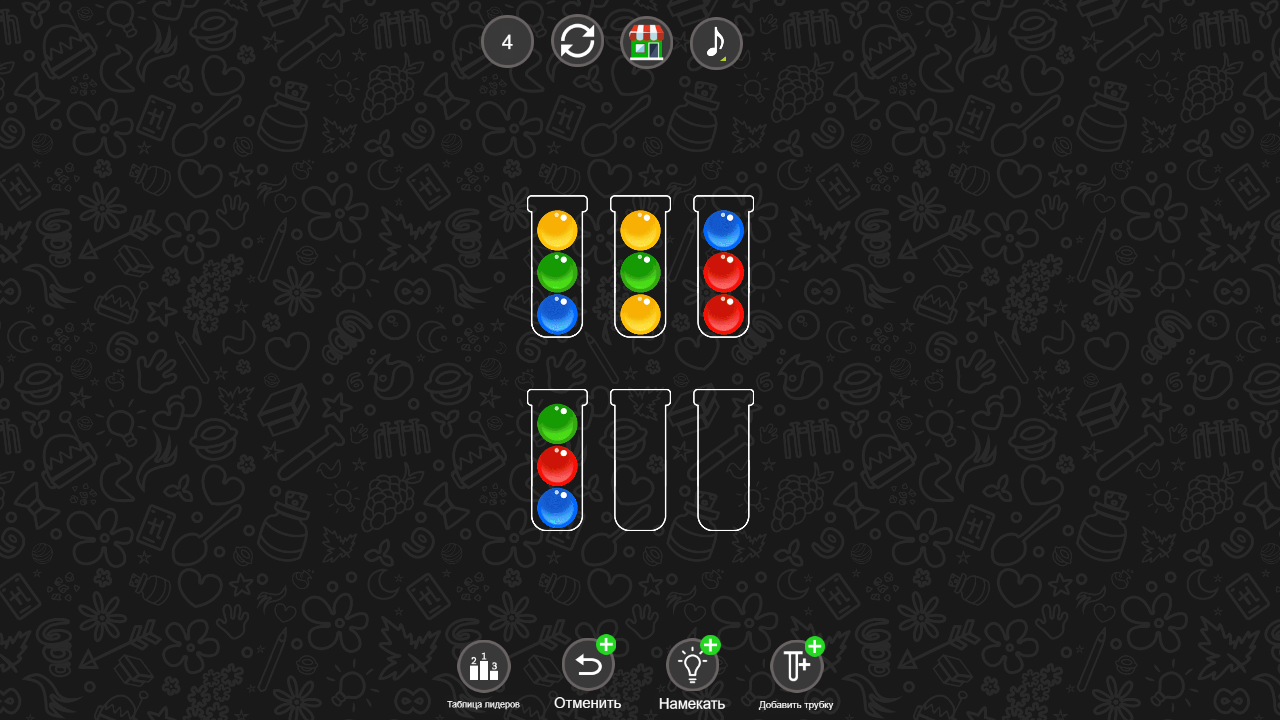Click the green plus badge on the undo icon
The width and height of the screenshot is (1280, 720).
click(605, 647)
